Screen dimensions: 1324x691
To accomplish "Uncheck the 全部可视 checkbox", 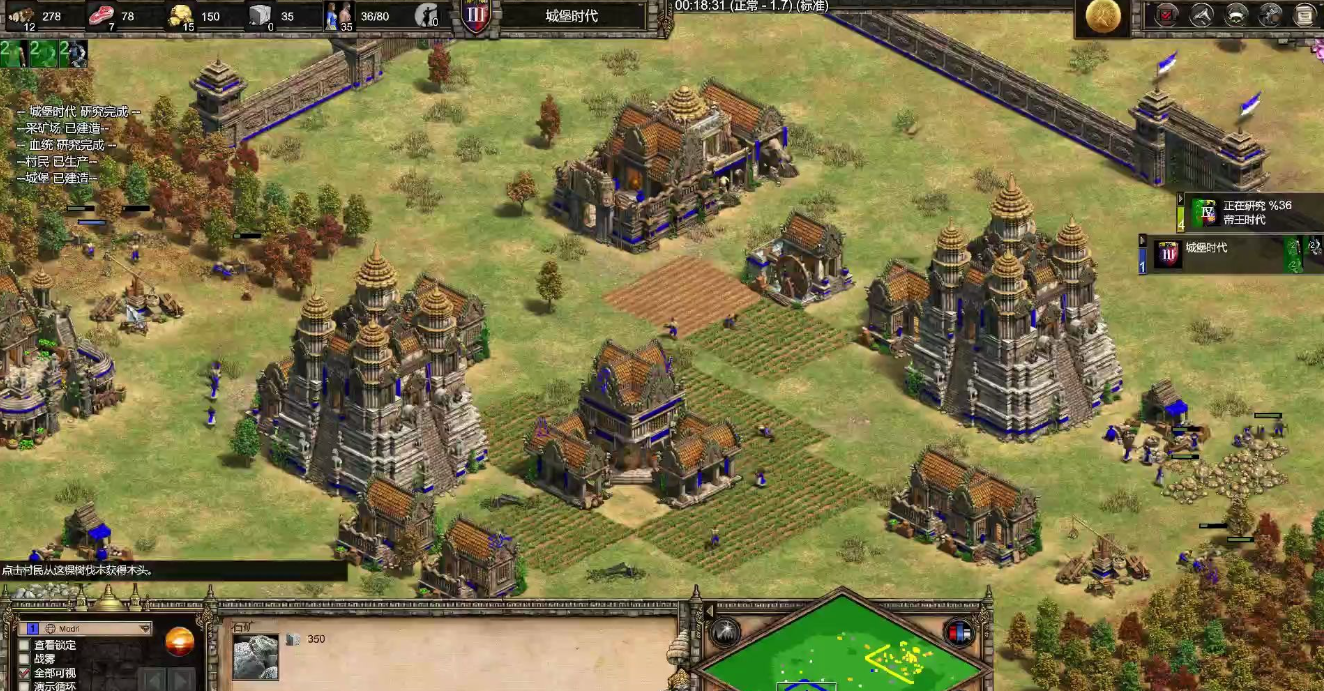I will coord(24,673).
